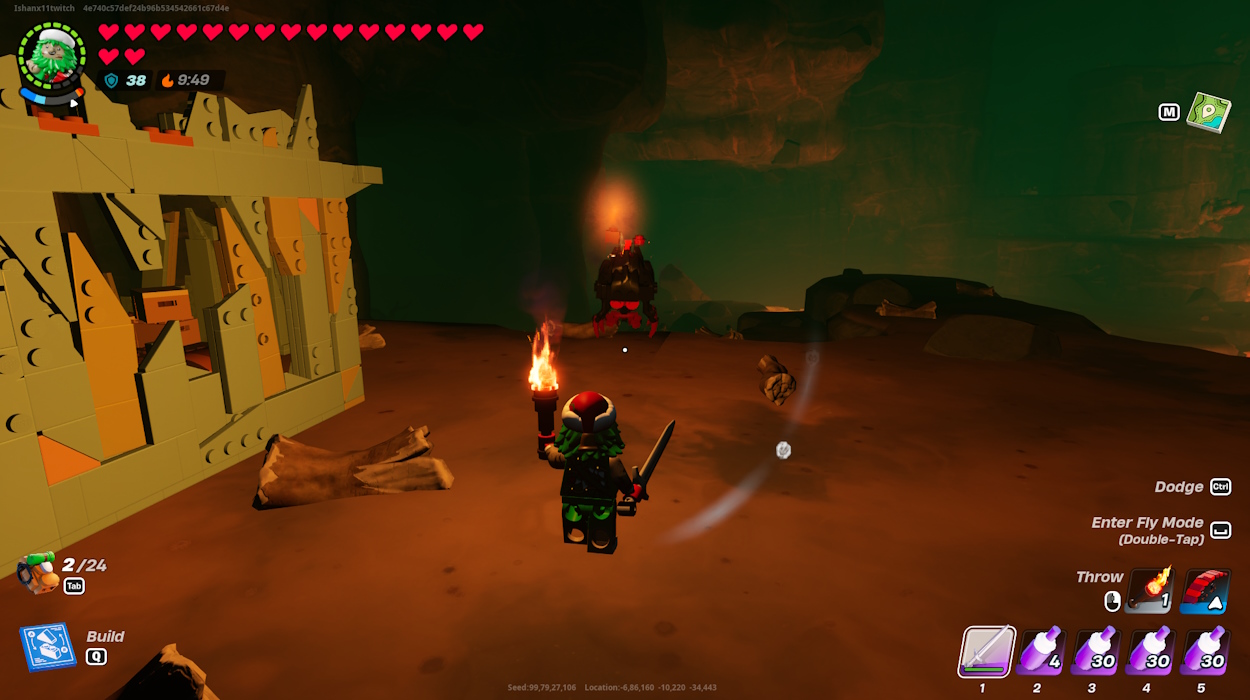
Task: Select the purple item stack of 4
Action: pos(1041,652)
